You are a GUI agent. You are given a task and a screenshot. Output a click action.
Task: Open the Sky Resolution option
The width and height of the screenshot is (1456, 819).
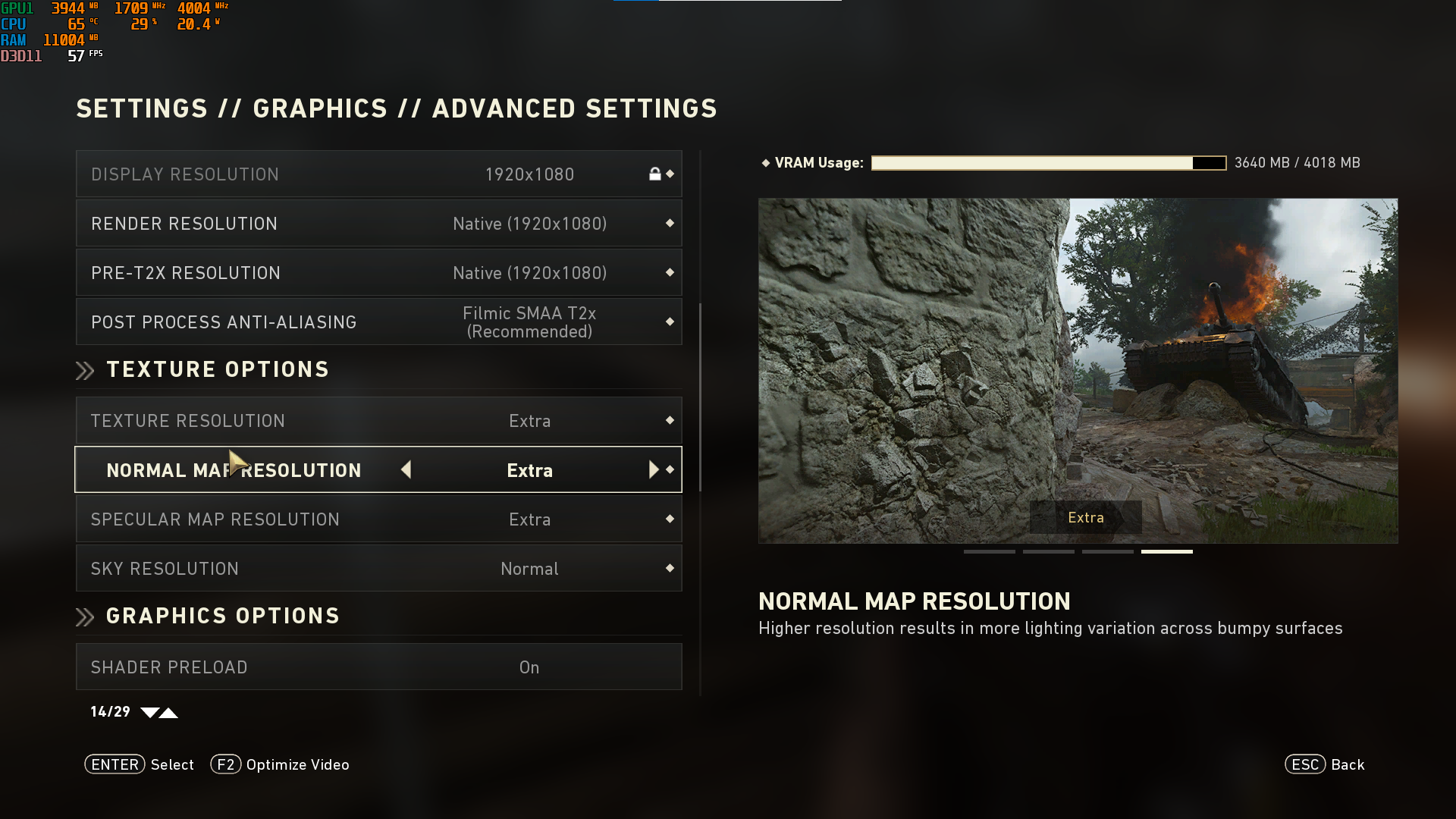(x=378, y=569)
